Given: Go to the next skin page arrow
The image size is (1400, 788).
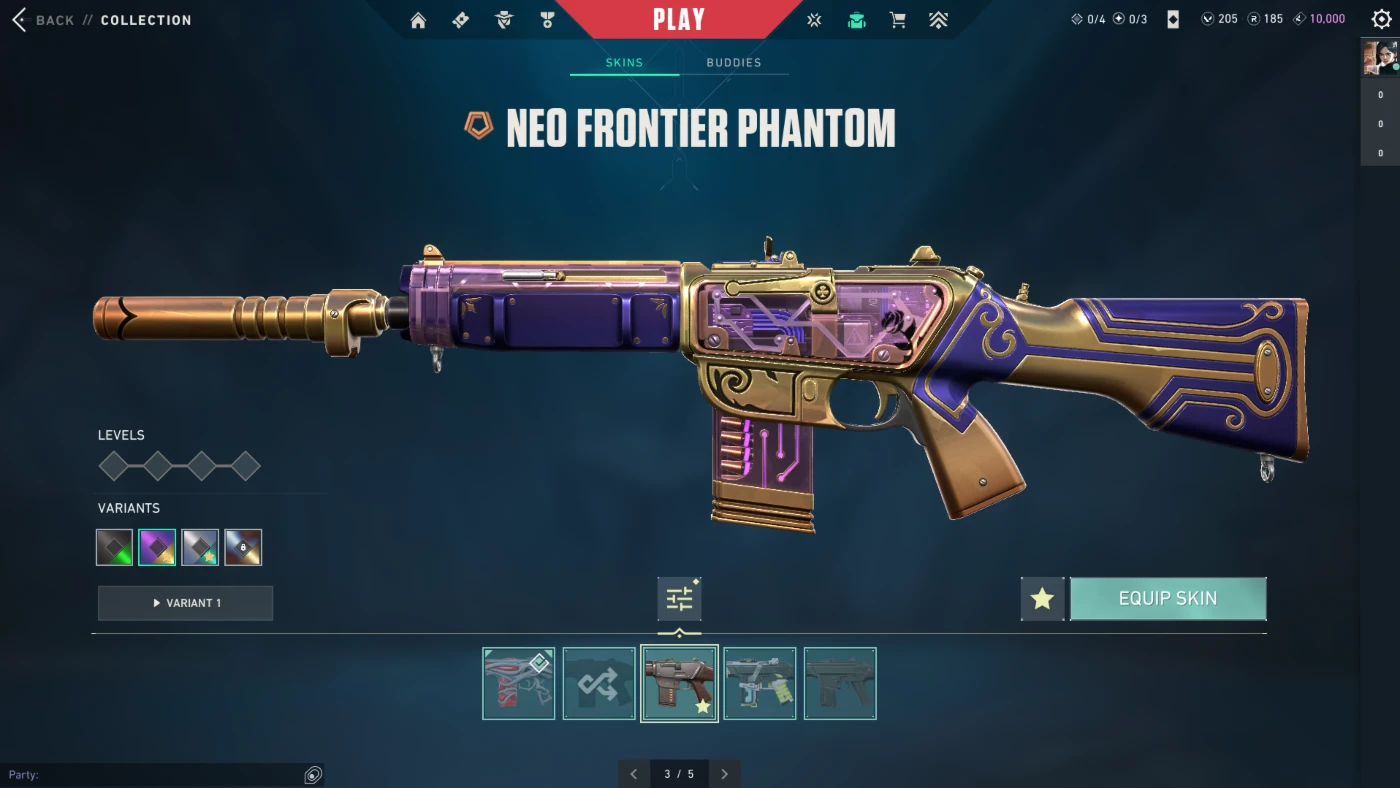Looking at the screenshot, I should [x=725, y=774].
